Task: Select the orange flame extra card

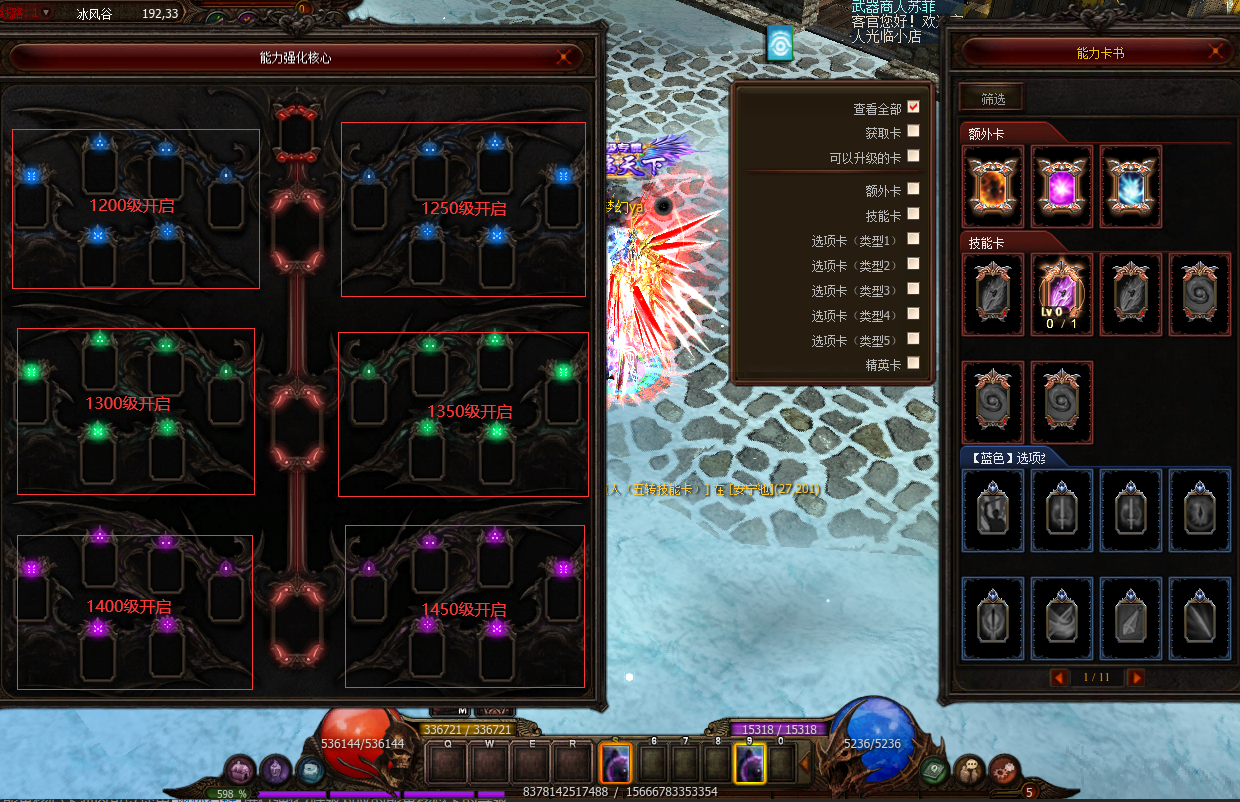Action: point(993,187)
